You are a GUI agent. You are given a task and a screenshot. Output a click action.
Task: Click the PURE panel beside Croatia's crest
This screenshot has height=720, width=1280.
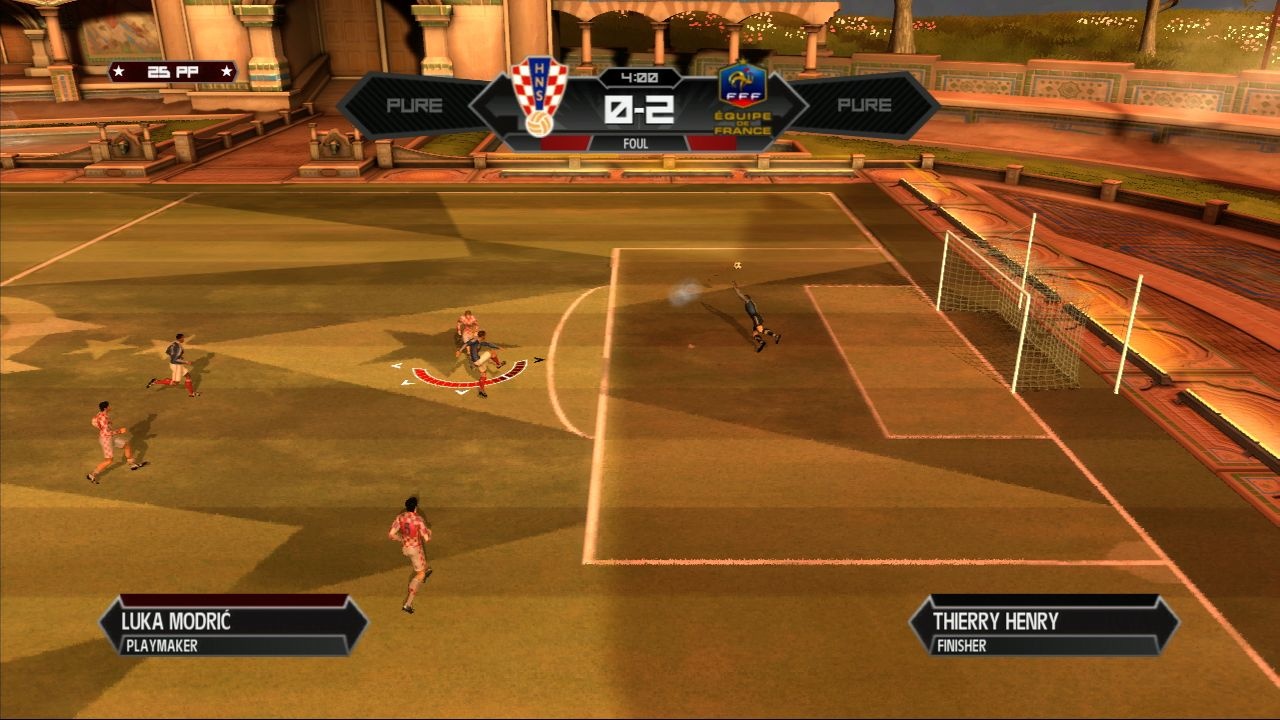pyautogui.click(x=413, y=105)
